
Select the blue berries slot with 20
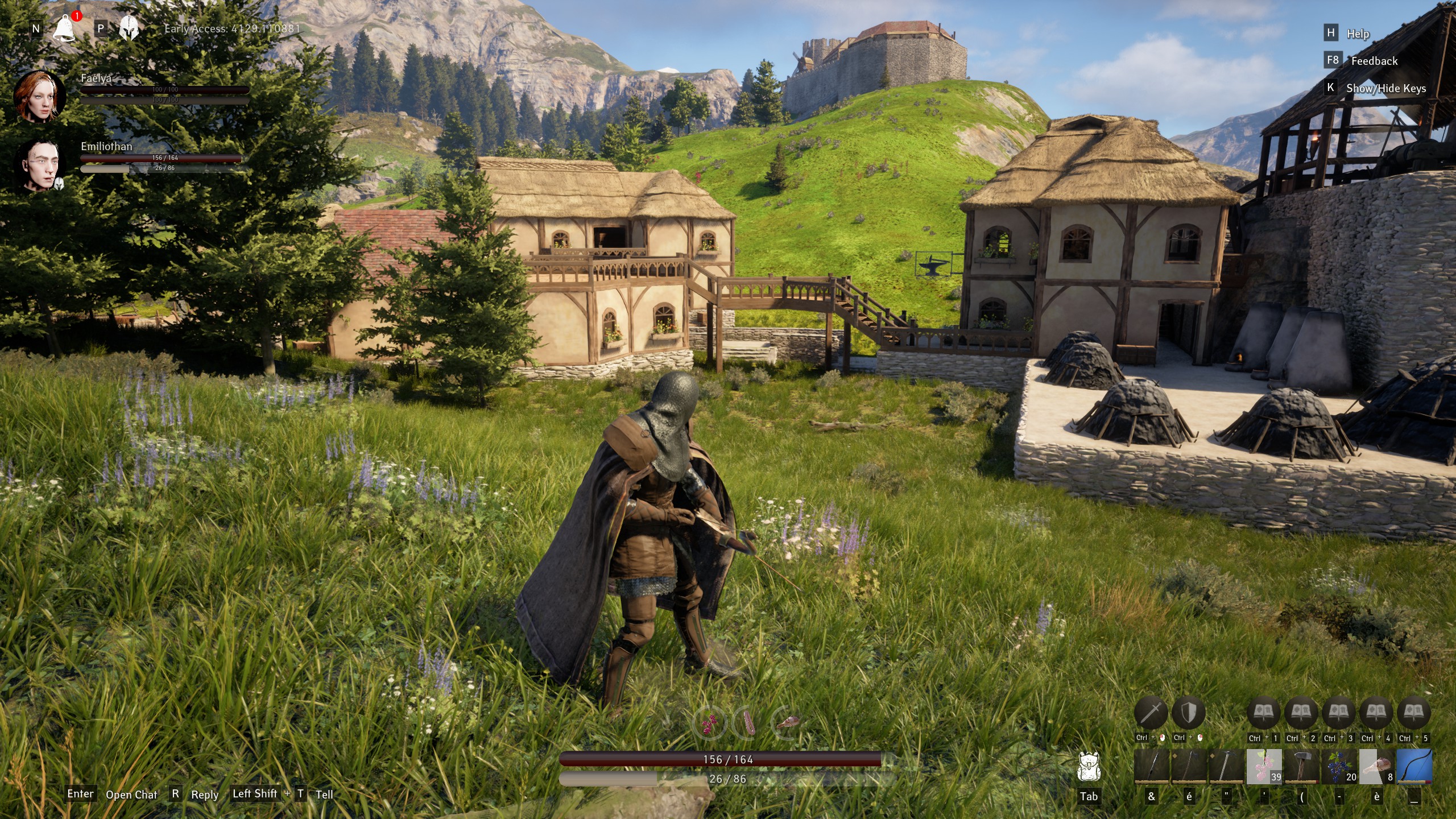pos(1339,767)
